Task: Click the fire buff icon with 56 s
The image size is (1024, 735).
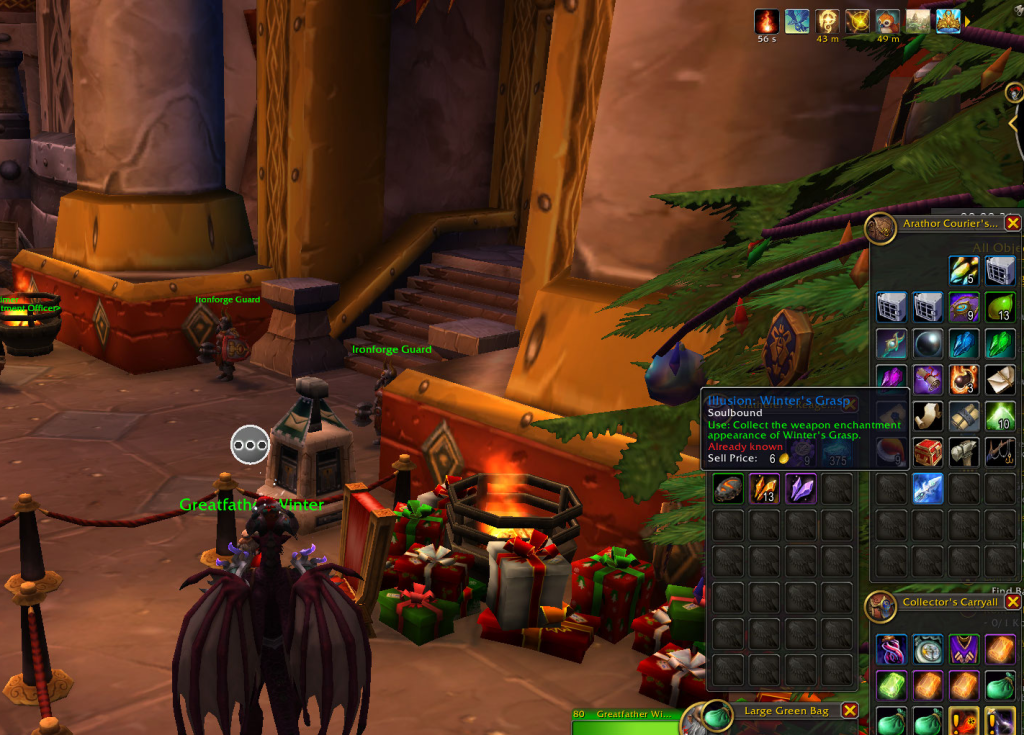Action: pyautogui.click(x=767, y=21)
